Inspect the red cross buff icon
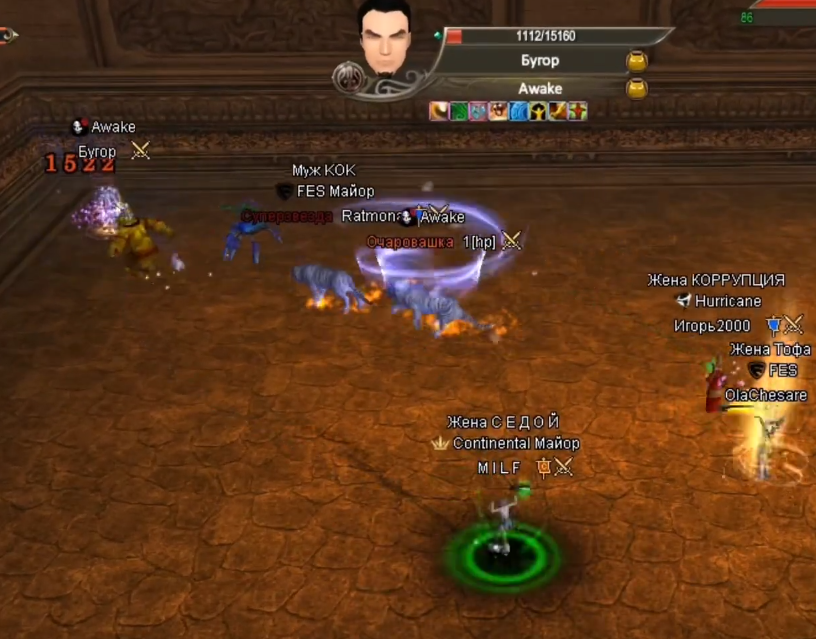Image resolution: width=816 pixels, height=639 pixels. (577, 111)
